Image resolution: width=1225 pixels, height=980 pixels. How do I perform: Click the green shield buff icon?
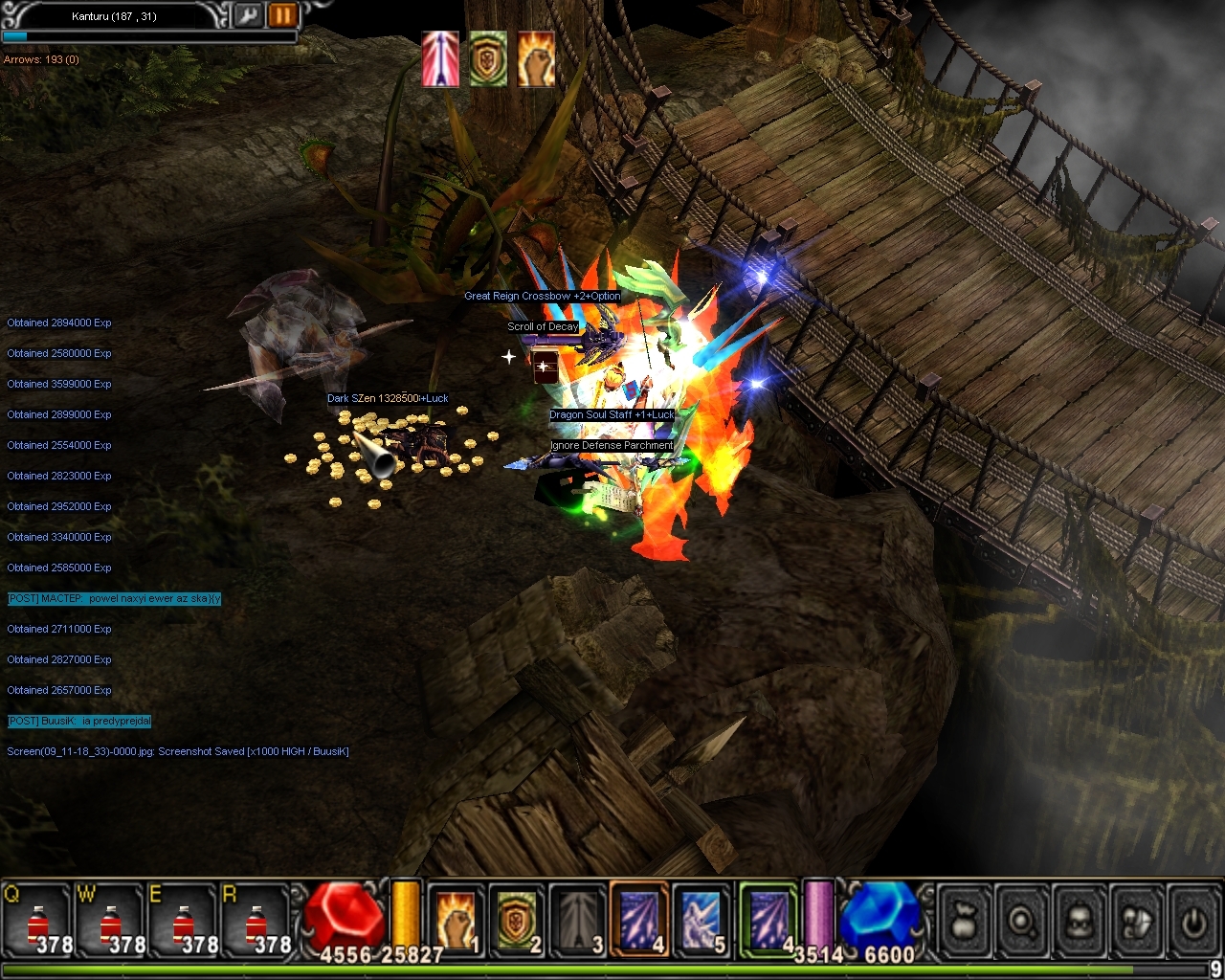click(488, 59)
